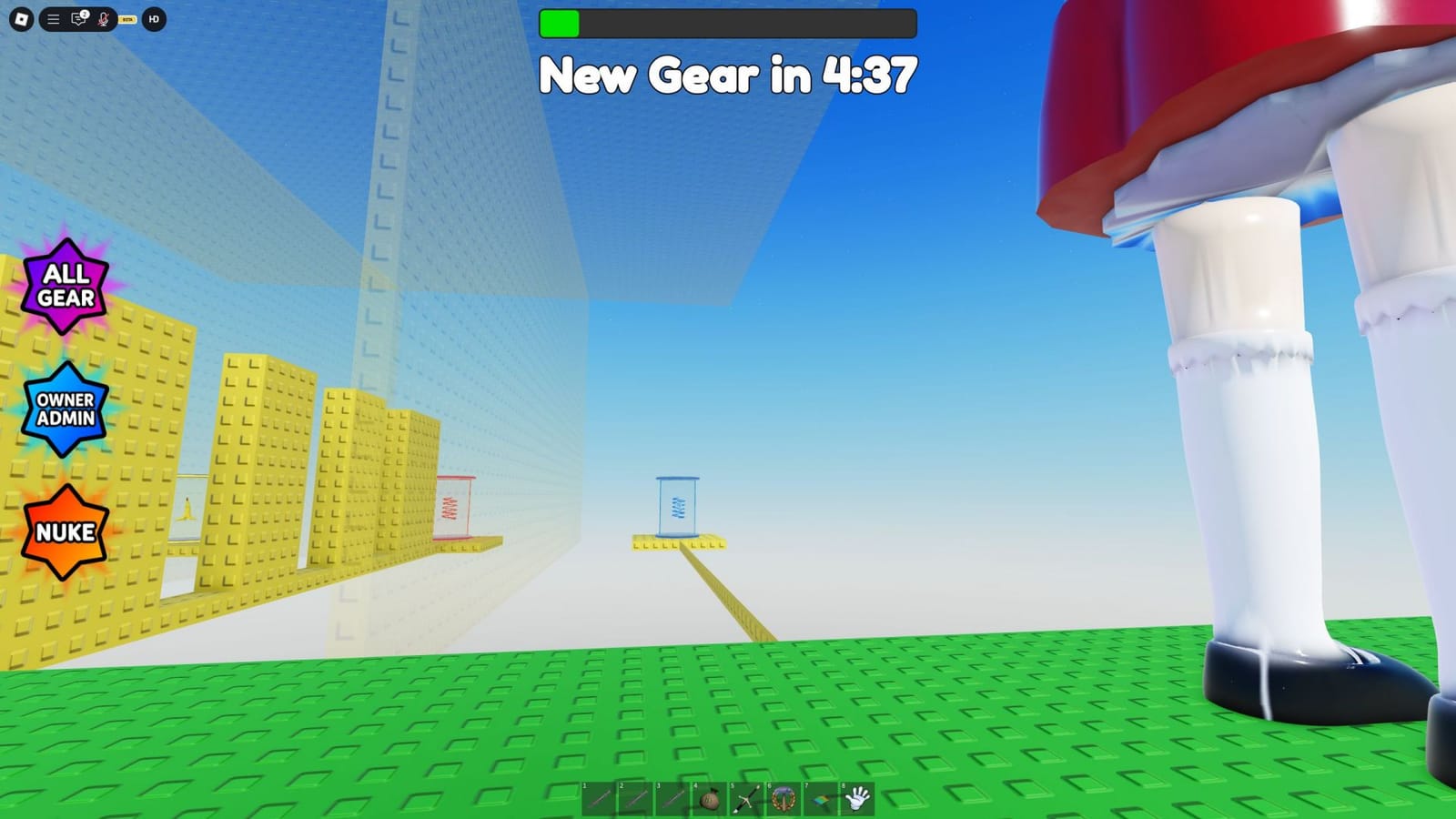The height and width of the screenshot is (819, 1456).
Task: Open the Roblox hamburger menu
Action: (x=53, y=18)
